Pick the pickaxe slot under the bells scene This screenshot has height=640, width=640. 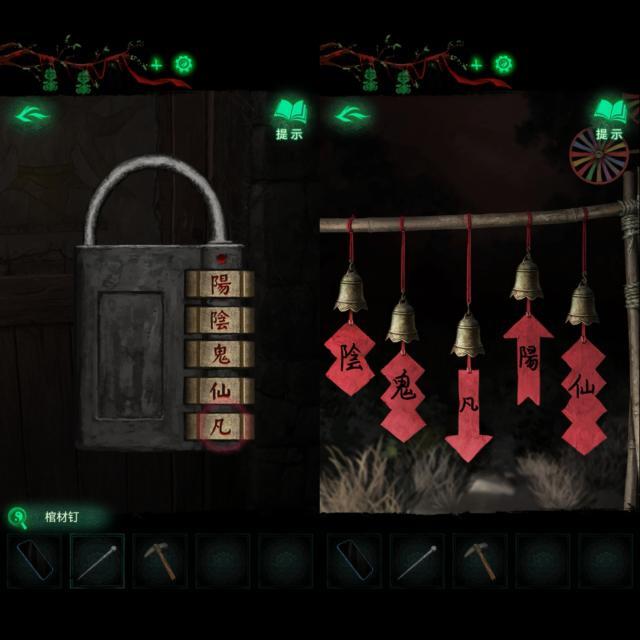coord(480,561)
